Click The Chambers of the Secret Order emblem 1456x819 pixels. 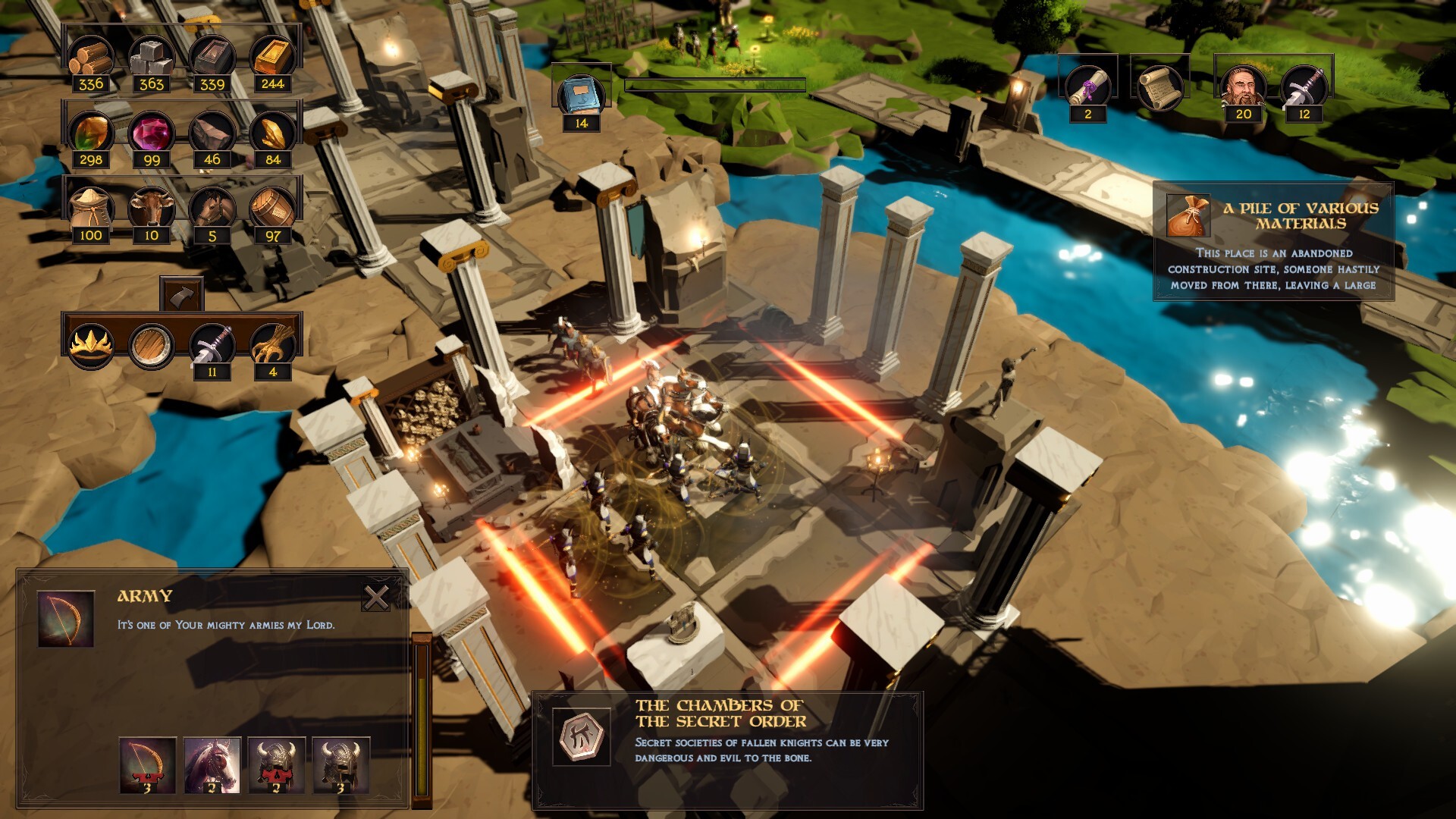tap(582, 736)
